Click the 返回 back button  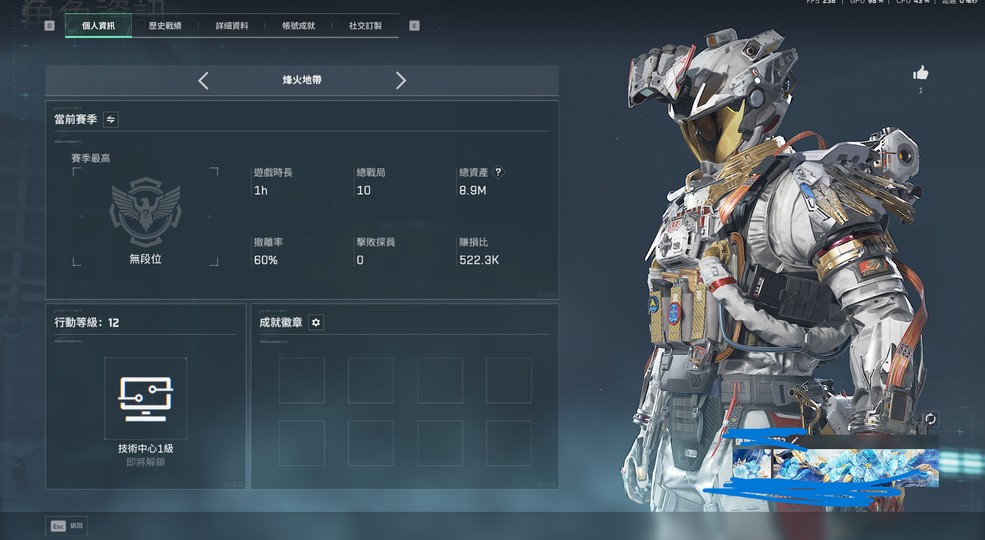click(66, 525)
